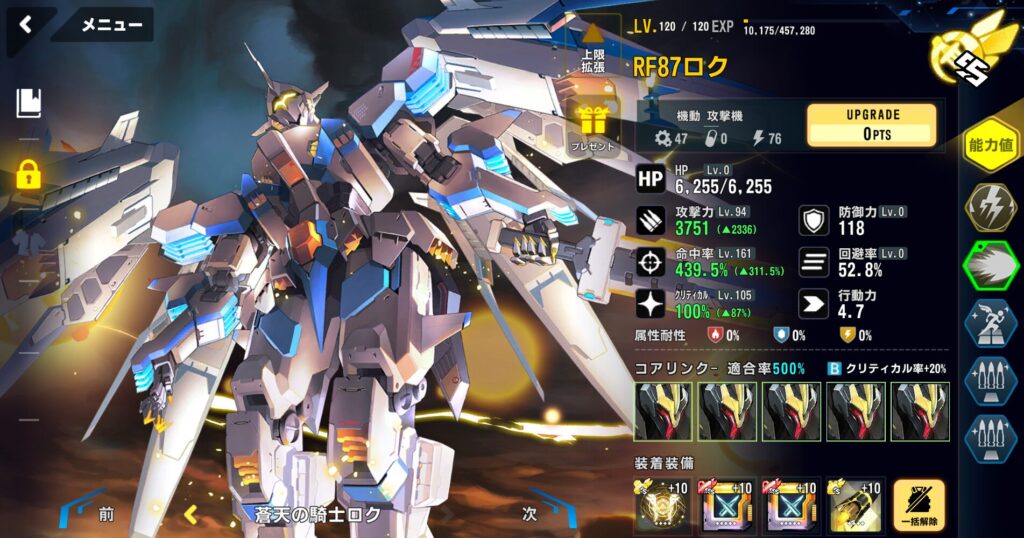Click the UPGRADE 0PTS button
The image size is (1024, 538).
pyautogui.click(x=871, y=125)
